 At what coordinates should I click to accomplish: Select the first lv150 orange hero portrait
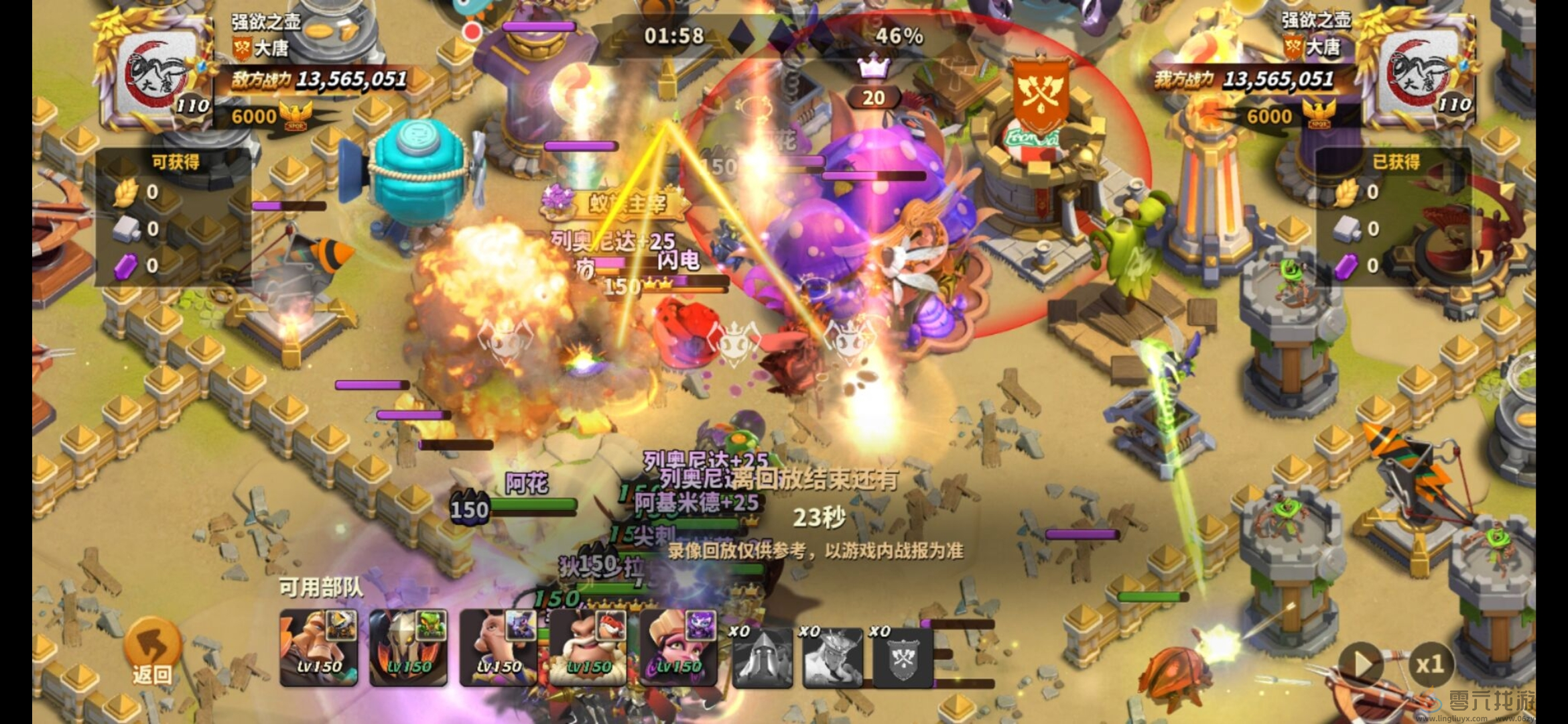click(x=318, y=647)
